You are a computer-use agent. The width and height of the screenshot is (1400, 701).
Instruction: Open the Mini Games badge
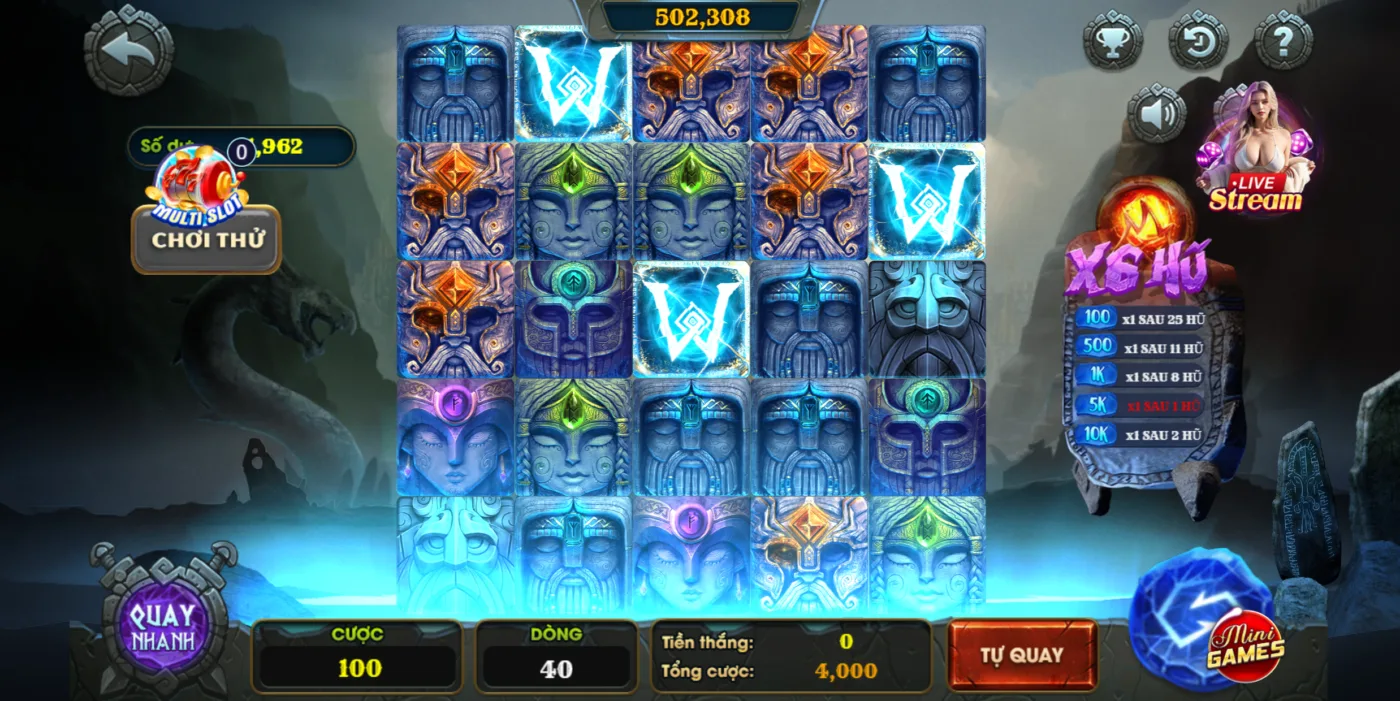point(1244,646)
